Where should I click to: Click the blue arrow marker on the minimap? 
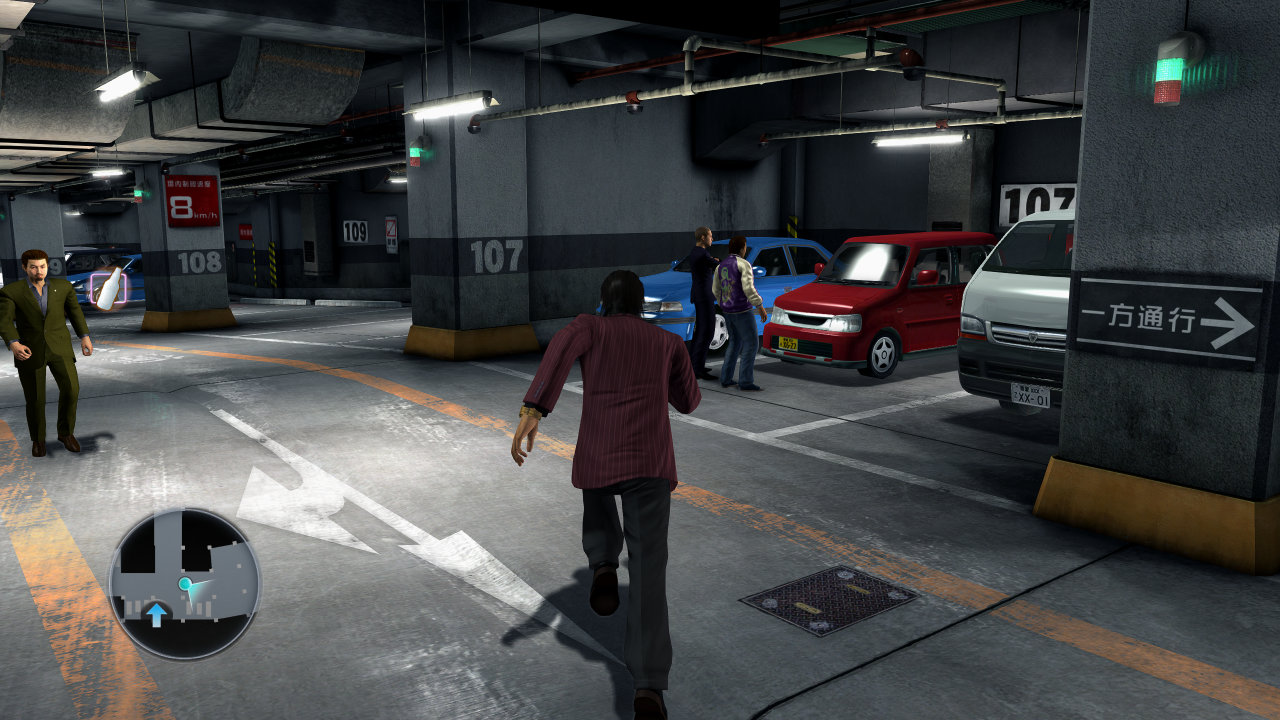click(156, 613)
